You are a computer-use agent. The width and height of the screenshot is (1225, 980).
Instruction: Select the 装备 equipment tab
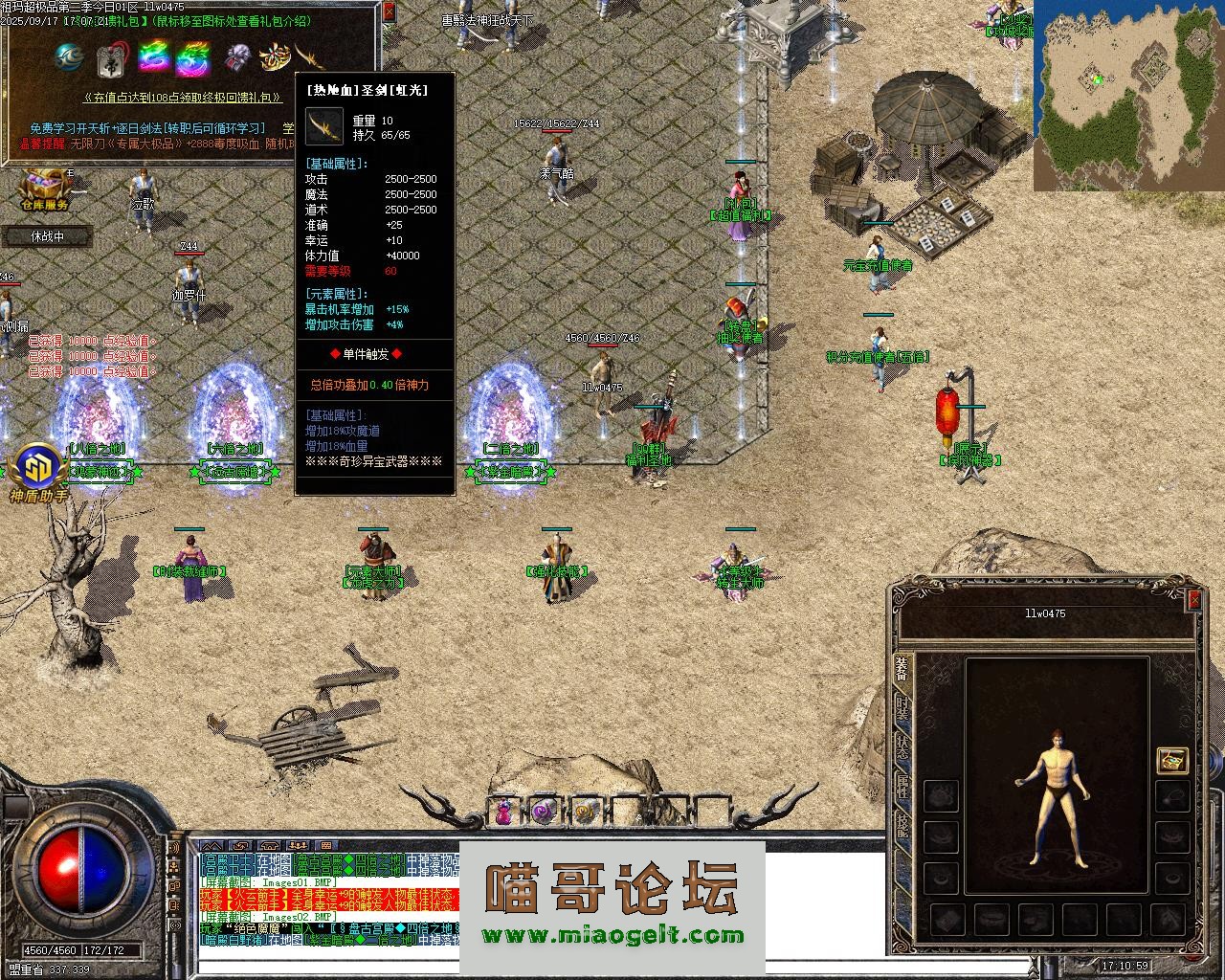pyautogui.click(x=902, y=668)
